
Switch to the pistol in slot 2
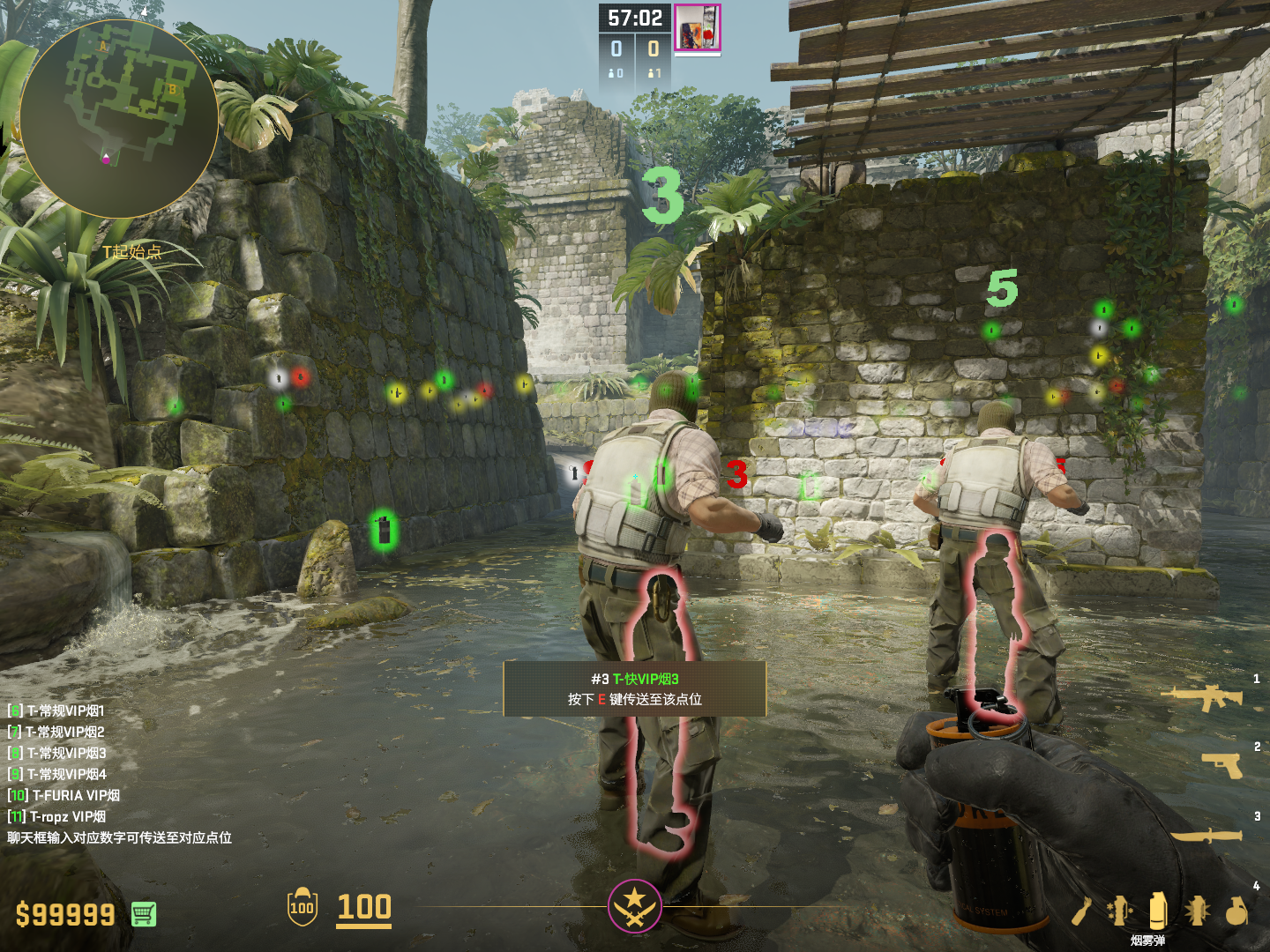[1222, 765]
